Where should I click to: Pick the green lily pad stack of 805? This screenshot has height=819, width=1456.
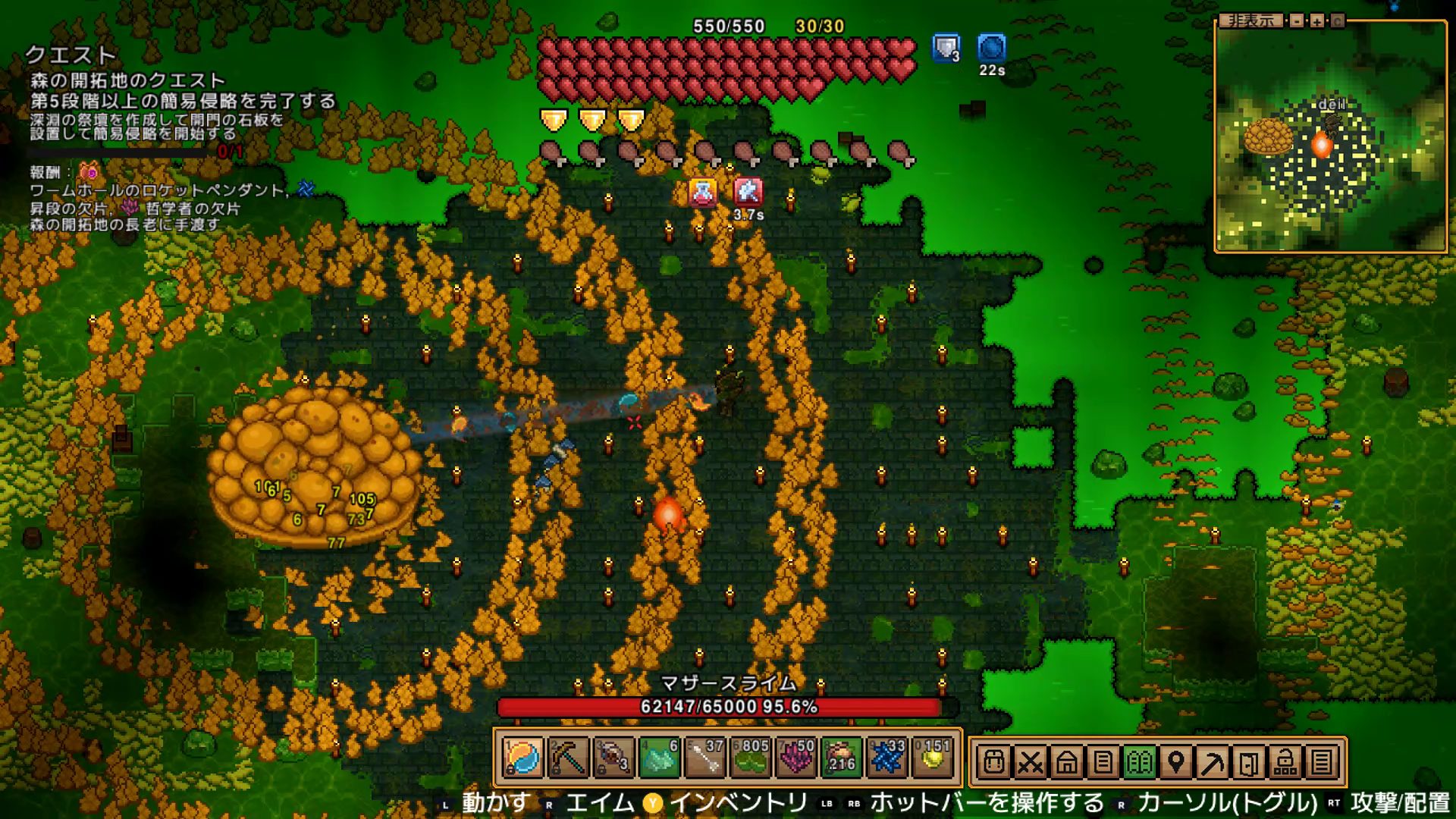(x=750, y=758)
